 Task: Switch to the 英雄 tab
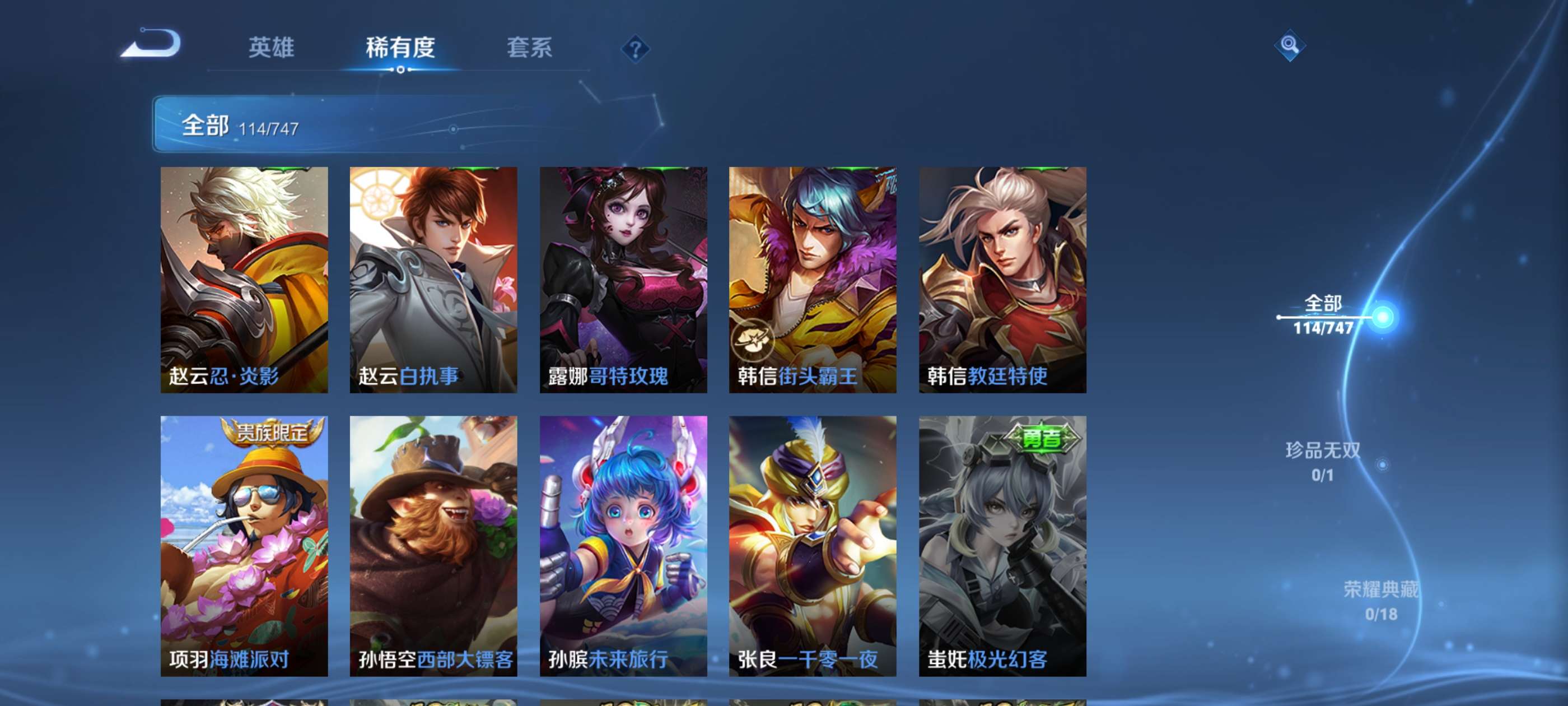click(x=272, y=48)
